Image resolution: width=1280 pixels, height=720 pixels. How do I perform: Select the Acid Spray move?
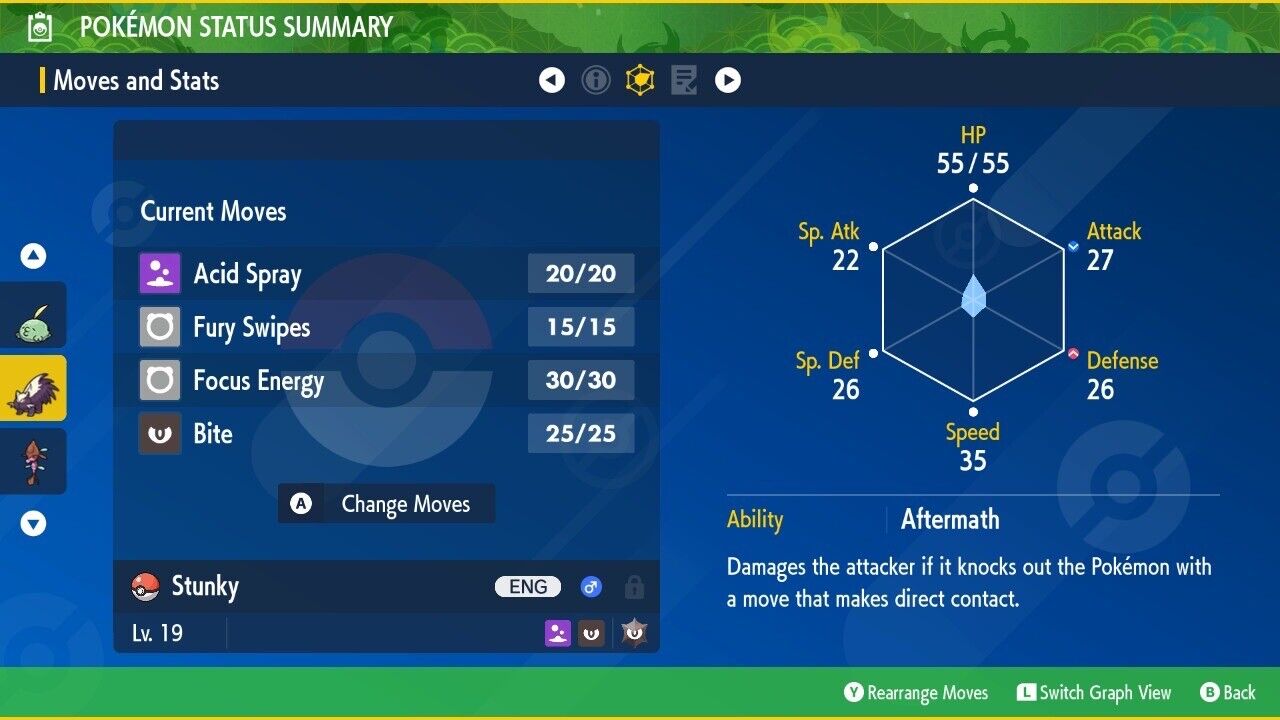click(386, 274)
